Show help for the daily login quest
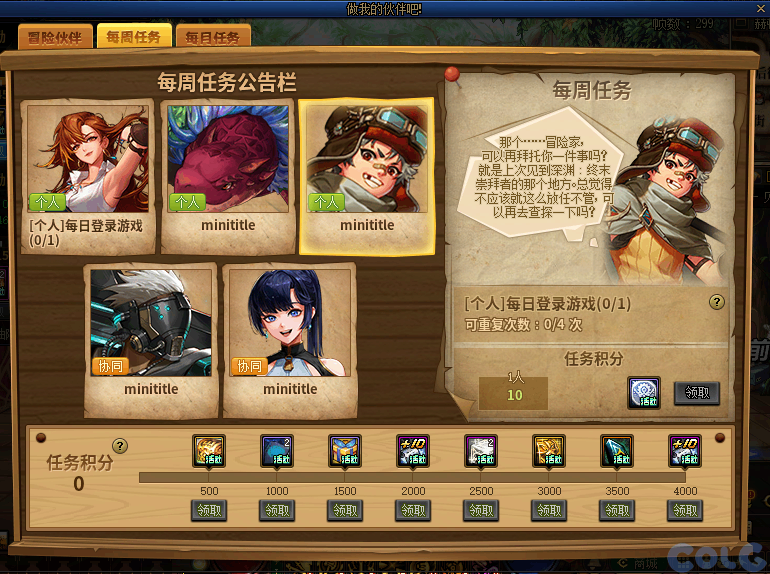Image resolution: width=770 pixels, height=574 pixels. (x=716, y=302)
